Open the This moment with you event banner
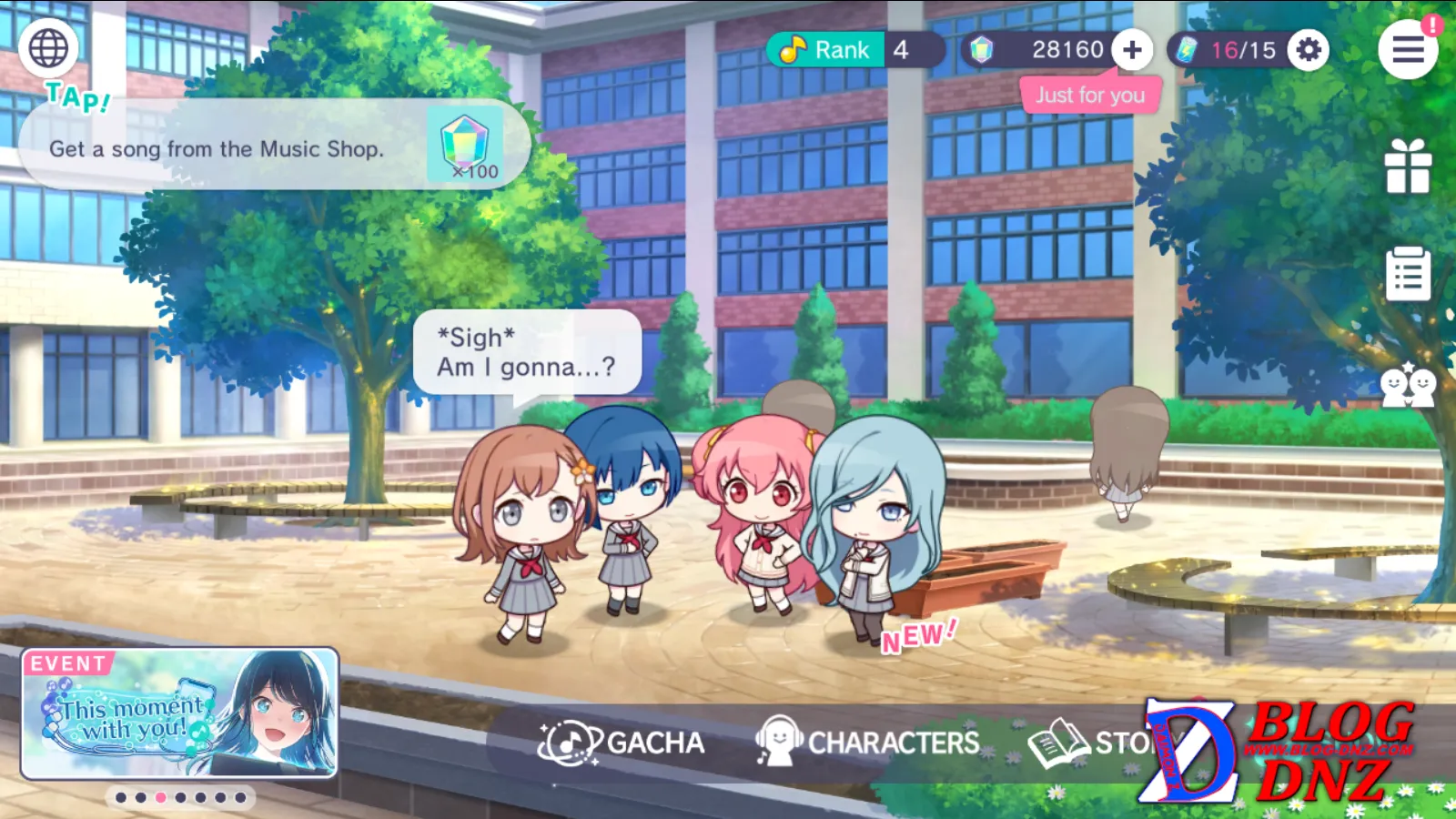Image resolution: width=1456 pixels, height=819 pixels. [180, 713]
